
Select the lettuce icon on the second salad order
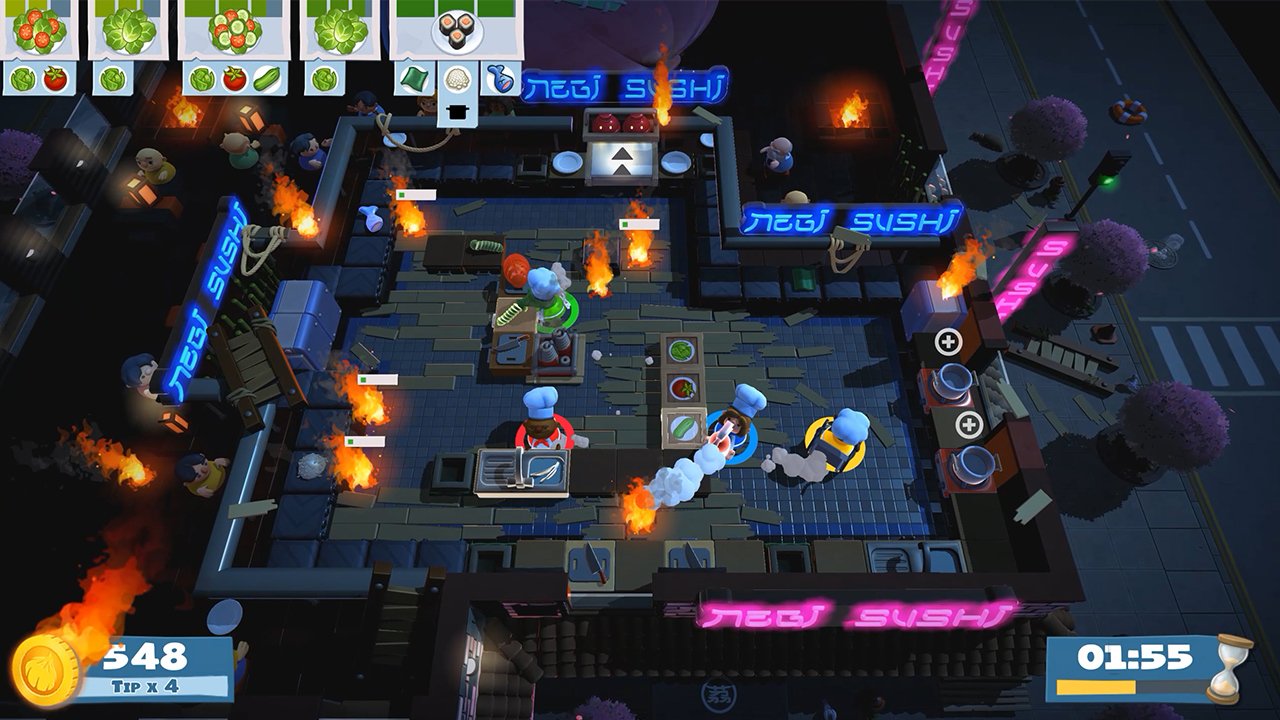pos(110,77)
